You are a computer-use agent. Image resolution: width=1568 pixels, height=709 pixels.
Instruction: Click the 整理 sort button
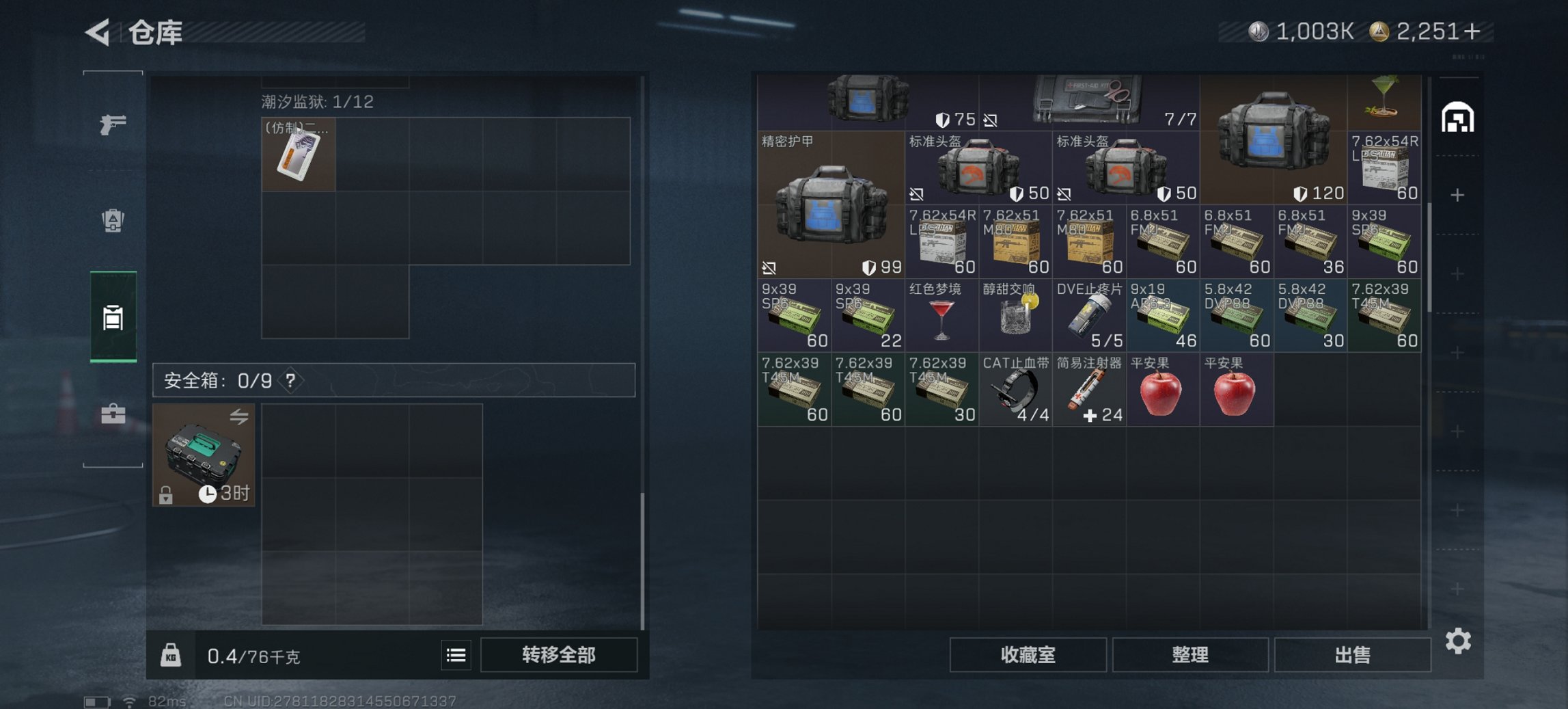tap(1191, 655)
